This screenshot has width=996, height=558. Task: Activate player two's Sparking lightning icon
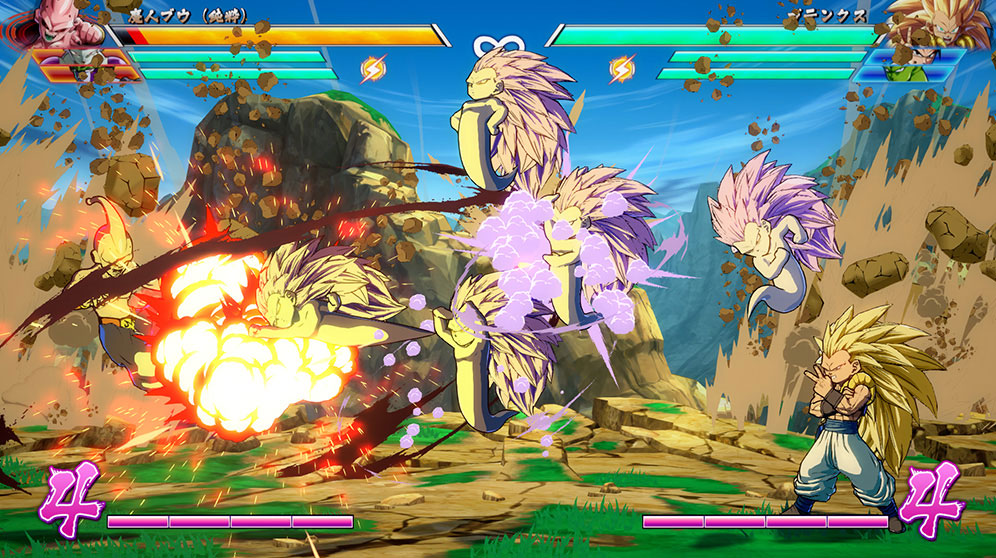pos(622,69)
